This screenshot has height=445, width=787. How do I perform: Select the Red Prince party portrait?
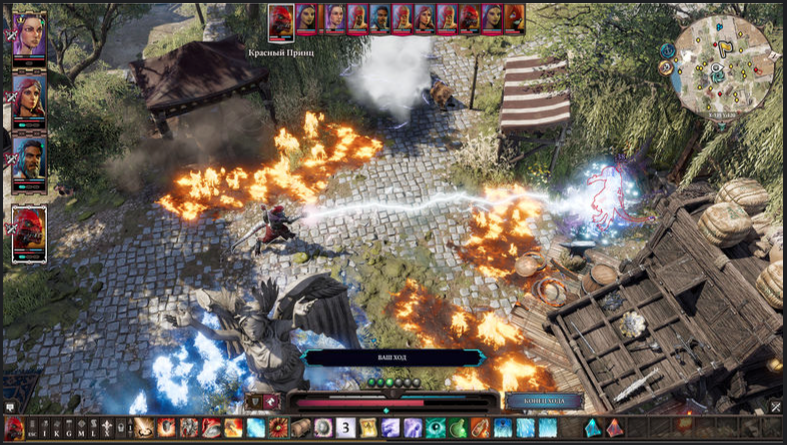click(29, 232)
